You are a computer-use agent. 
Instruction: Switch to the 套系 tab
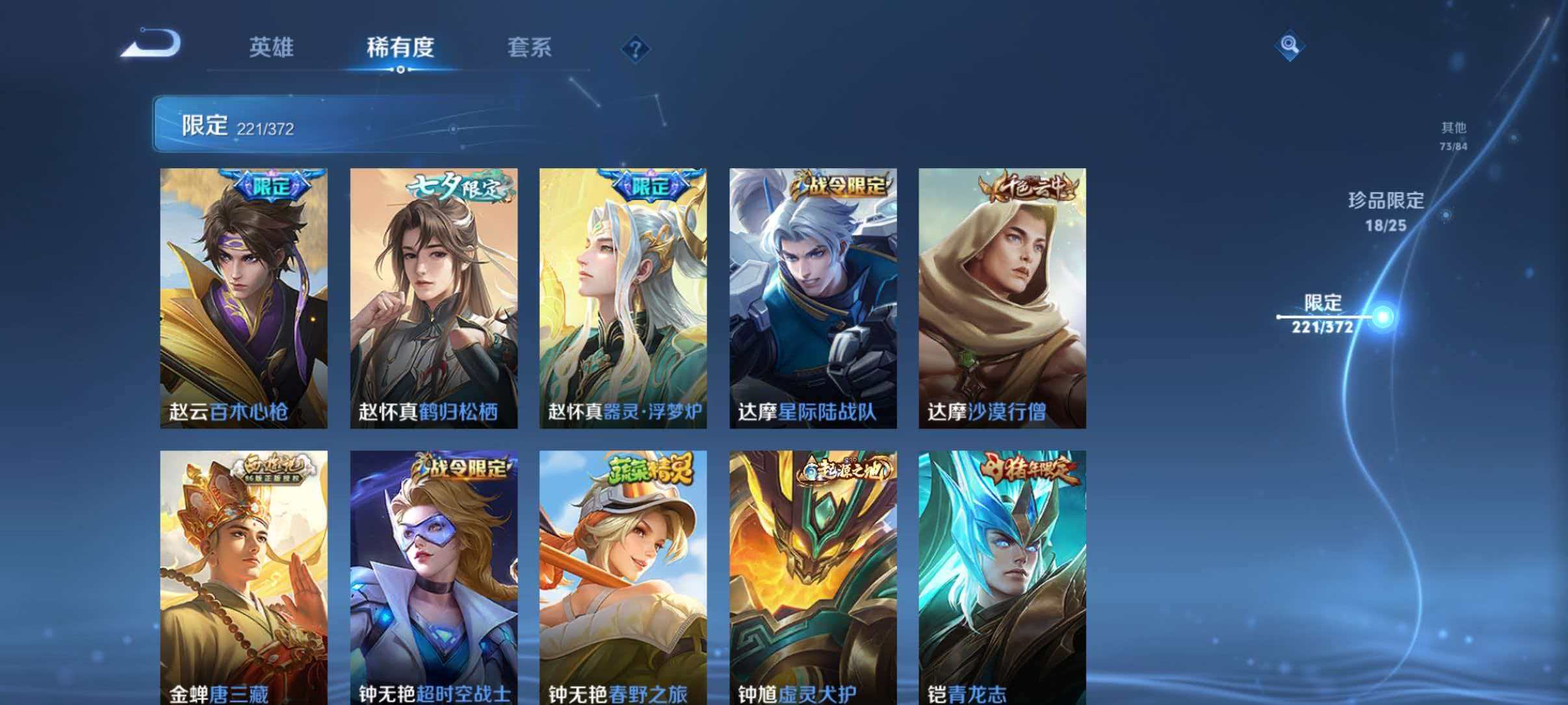pos(530,47)
